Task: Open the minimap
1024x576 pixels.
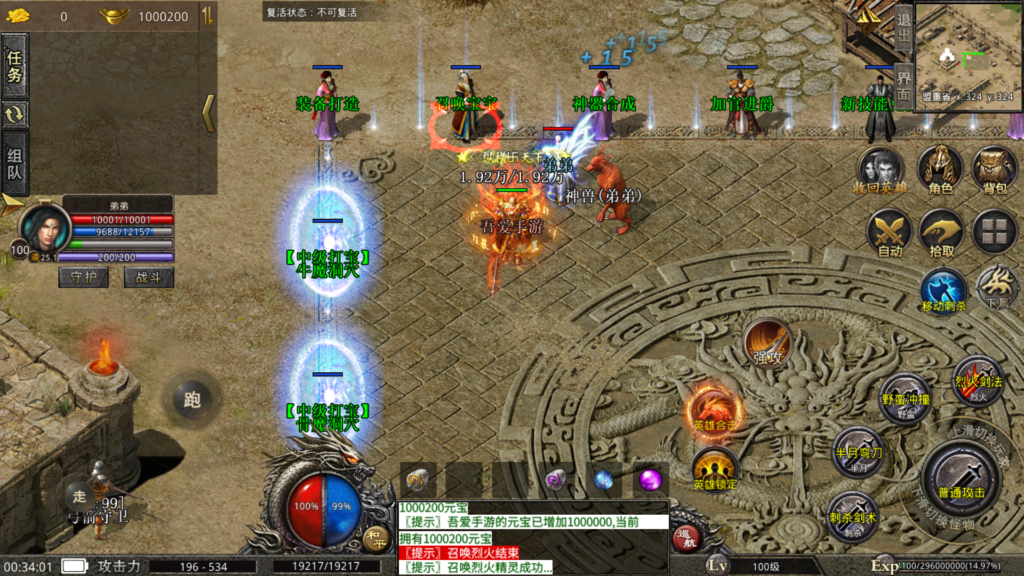Action: (967, 54)
